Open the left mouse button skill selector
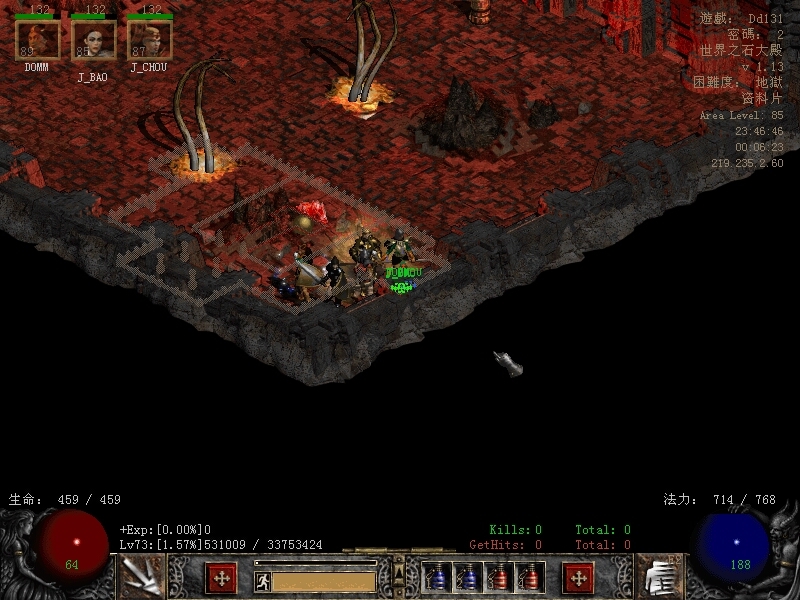 141,578
